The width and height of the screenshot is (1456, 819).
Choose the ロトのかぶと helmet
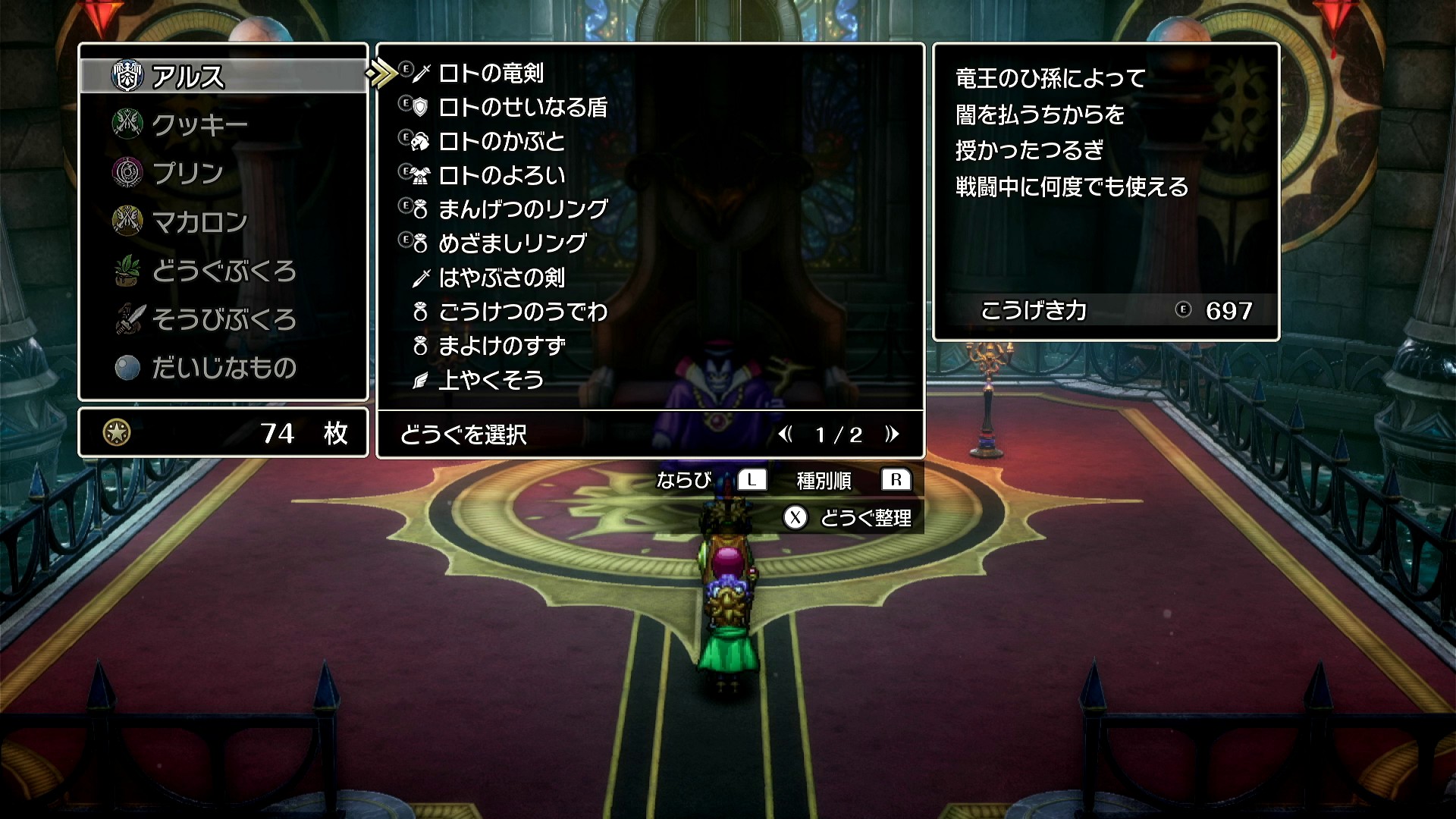coord(501,141)
